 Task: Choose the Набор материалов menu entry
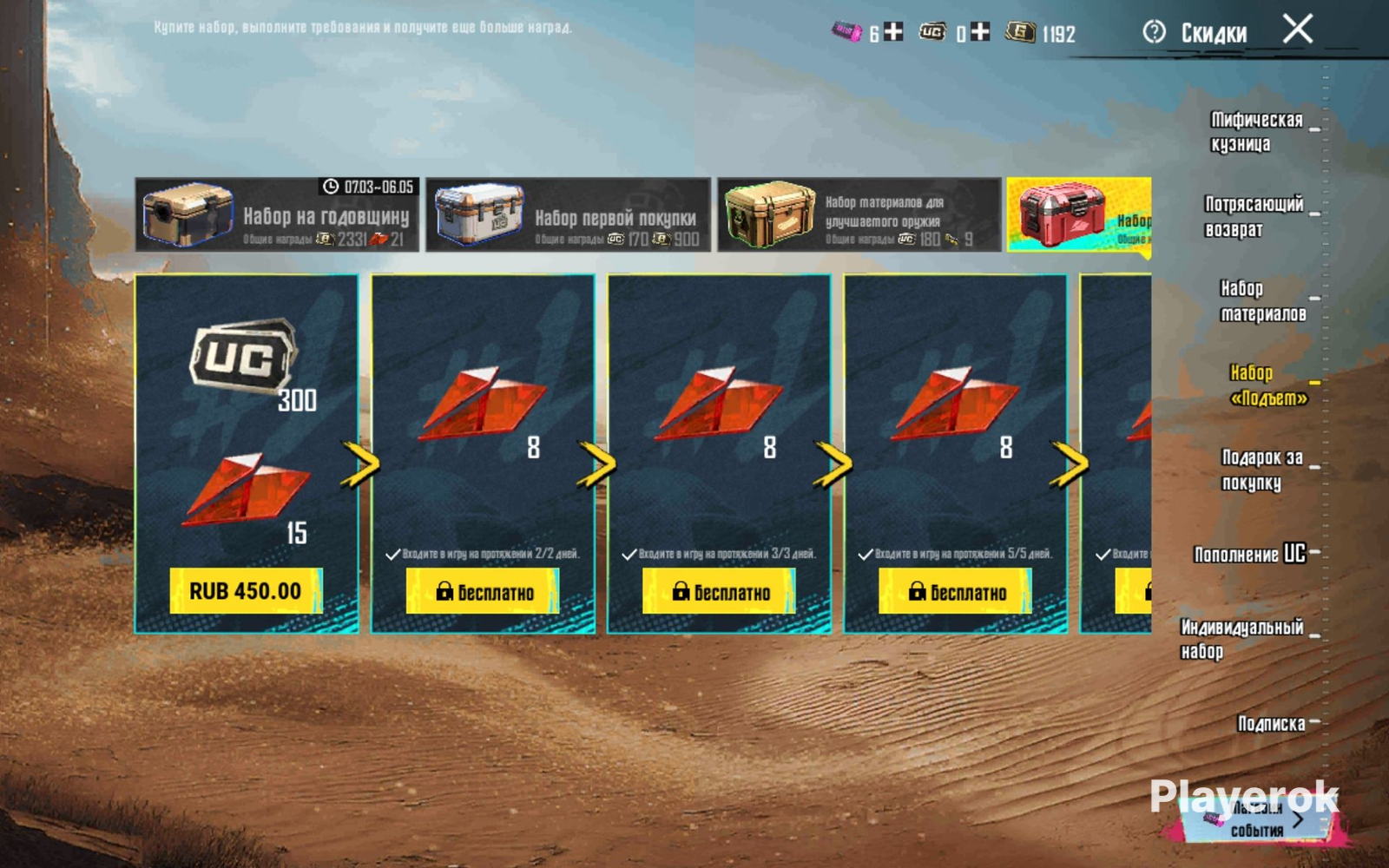1262,300
